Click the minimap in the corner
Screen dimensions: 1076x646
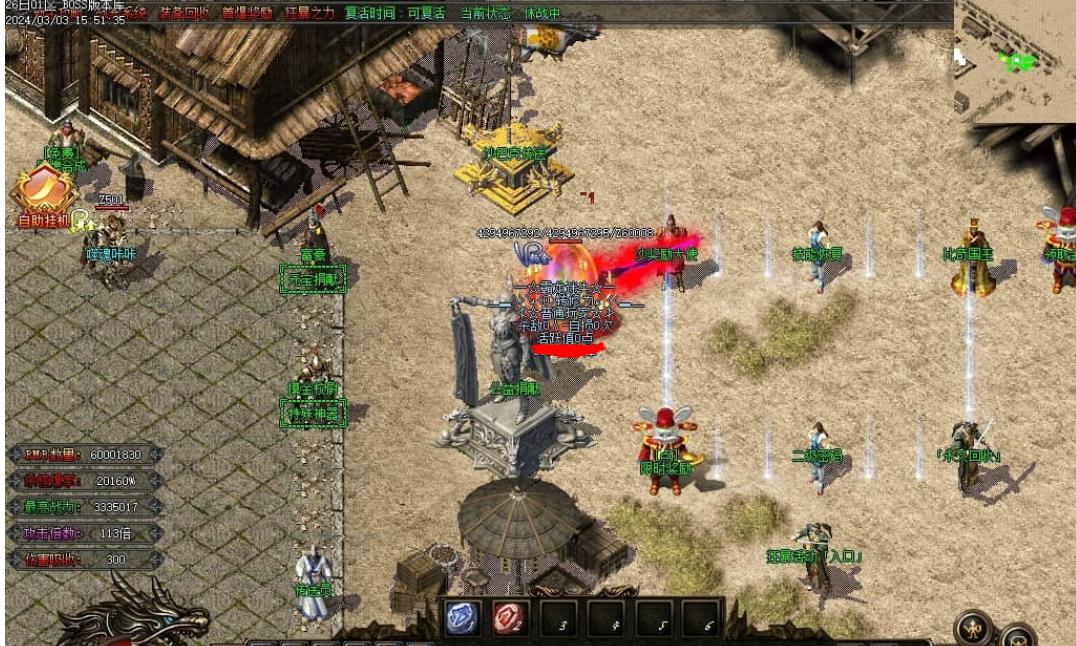(1015, 62)
